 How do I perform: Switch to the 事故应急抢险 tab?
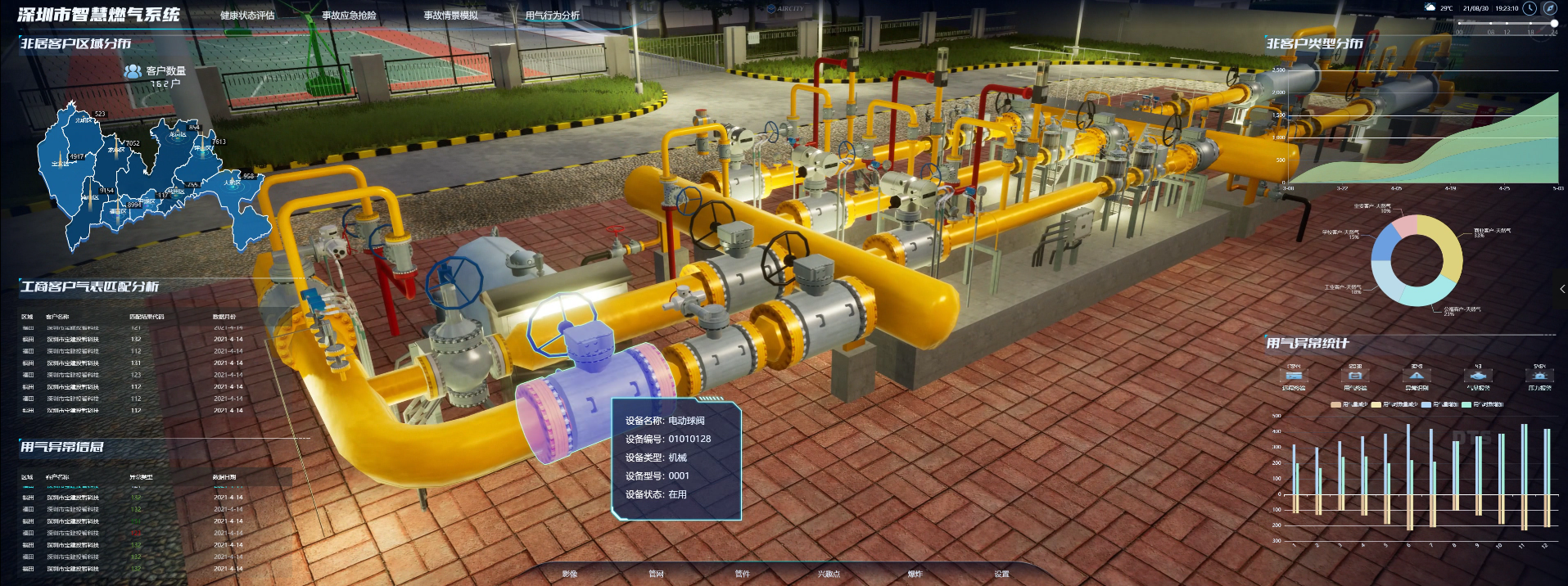349,16
